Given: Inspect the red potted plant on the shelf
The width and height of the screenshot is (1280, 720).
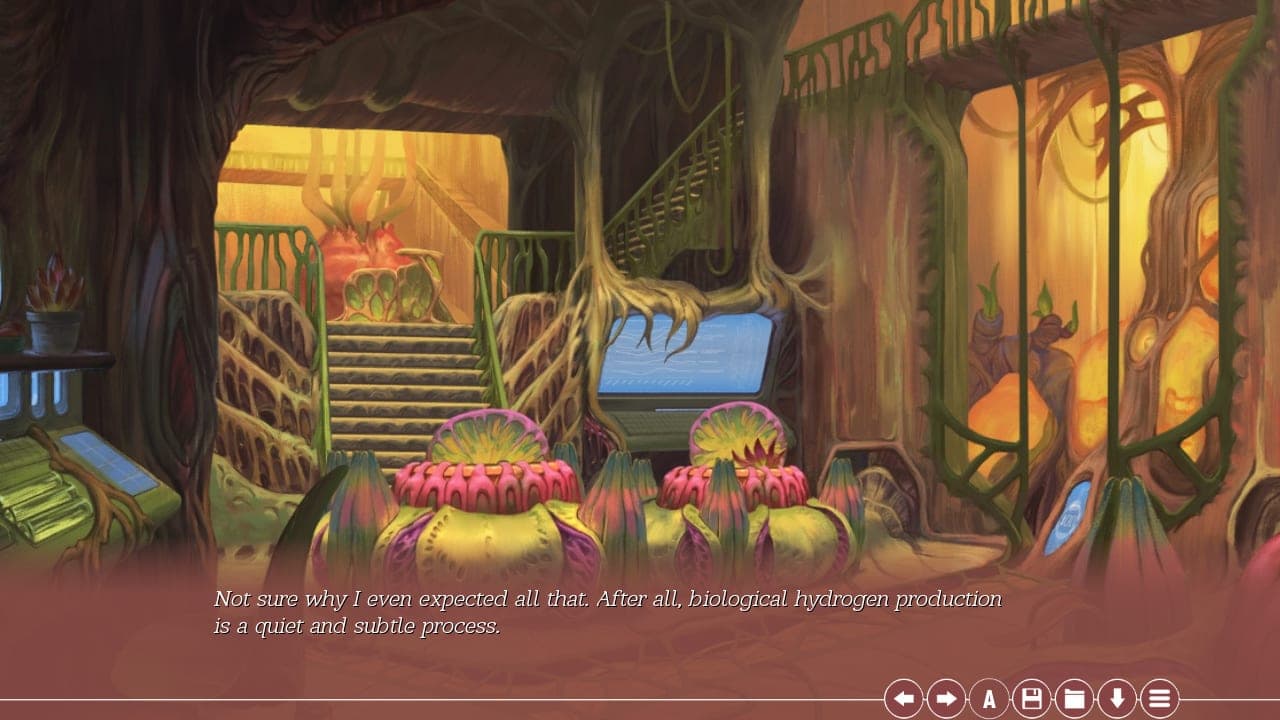Looking at the screenshot, I should pos(55,300).
